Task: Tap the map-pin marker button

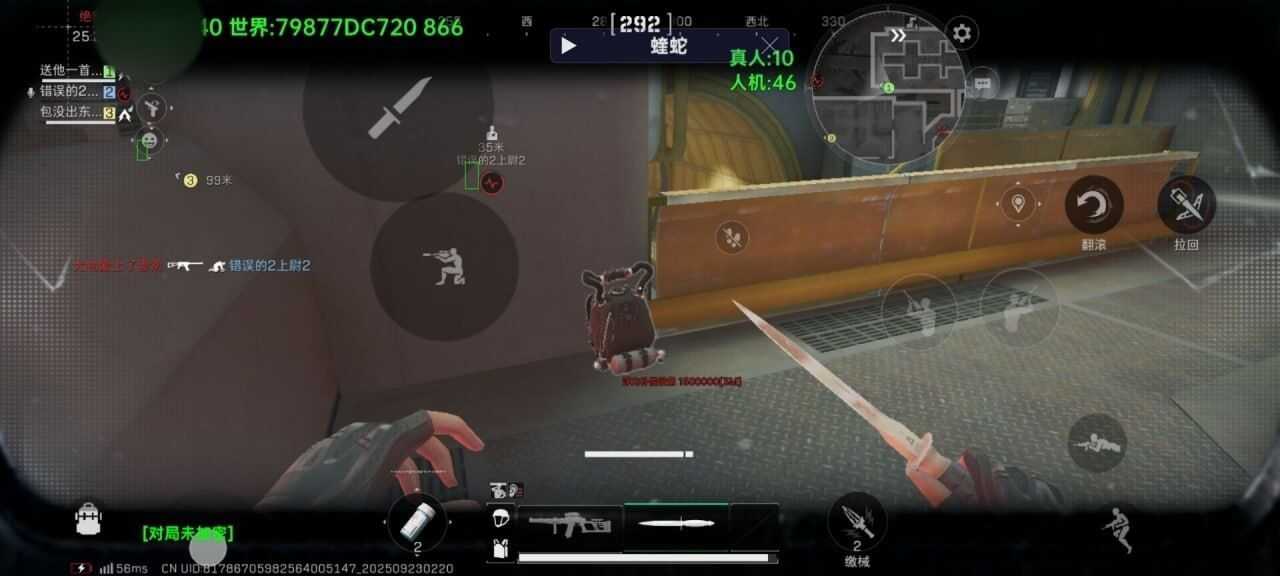Action: tap(1018, 204)
